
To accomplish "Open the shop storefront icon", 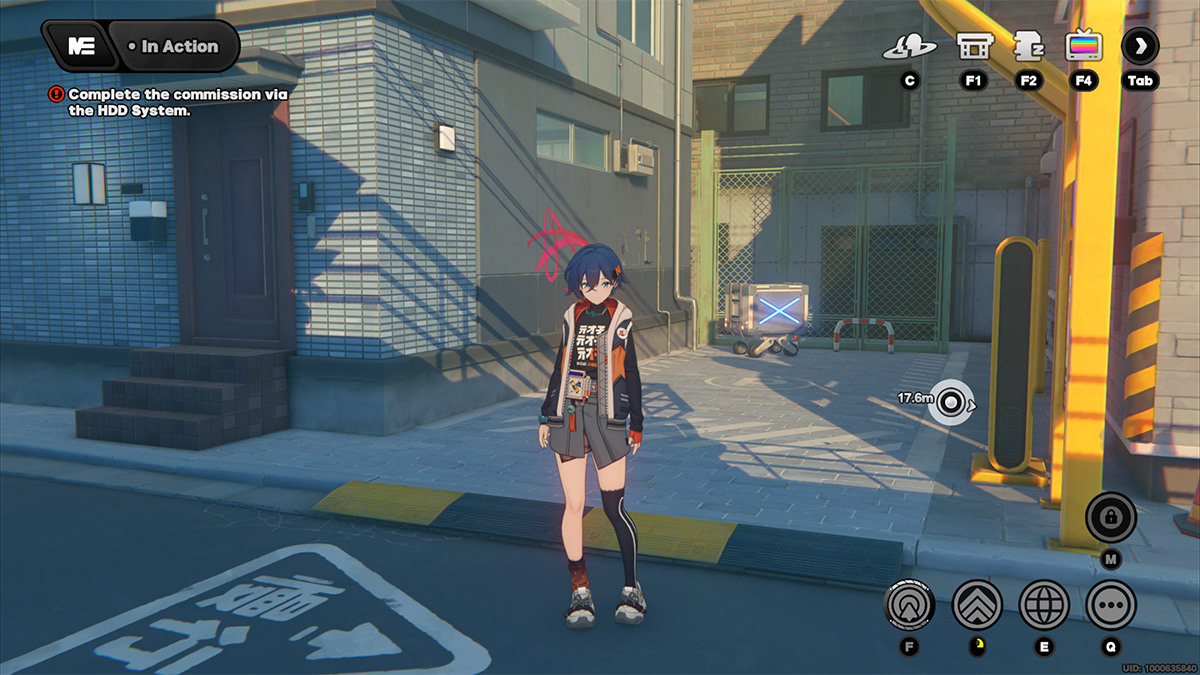I will (x=973, y=46).
